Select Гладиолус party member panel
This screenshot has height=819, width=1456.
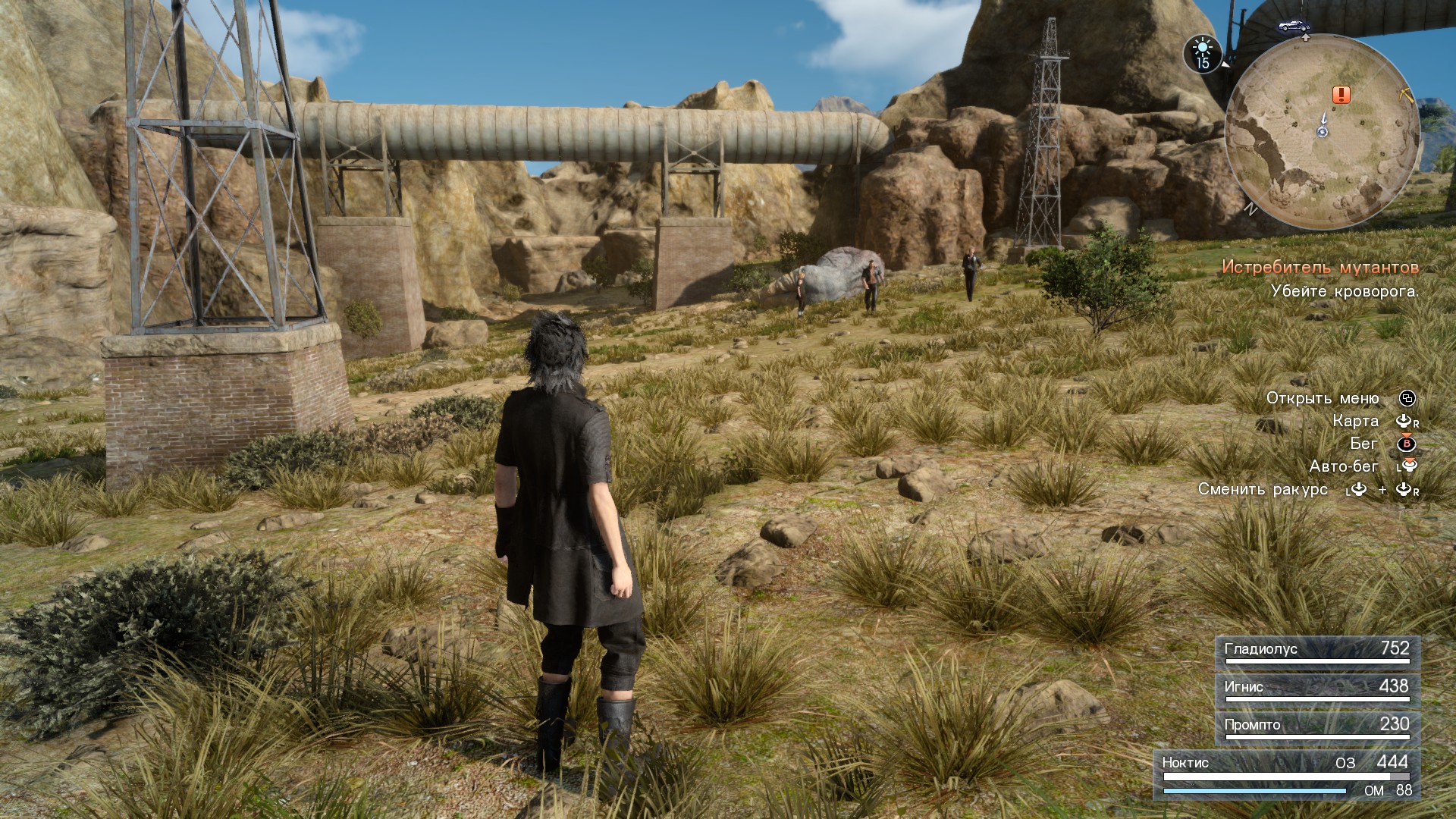(x=1317, y=651)
